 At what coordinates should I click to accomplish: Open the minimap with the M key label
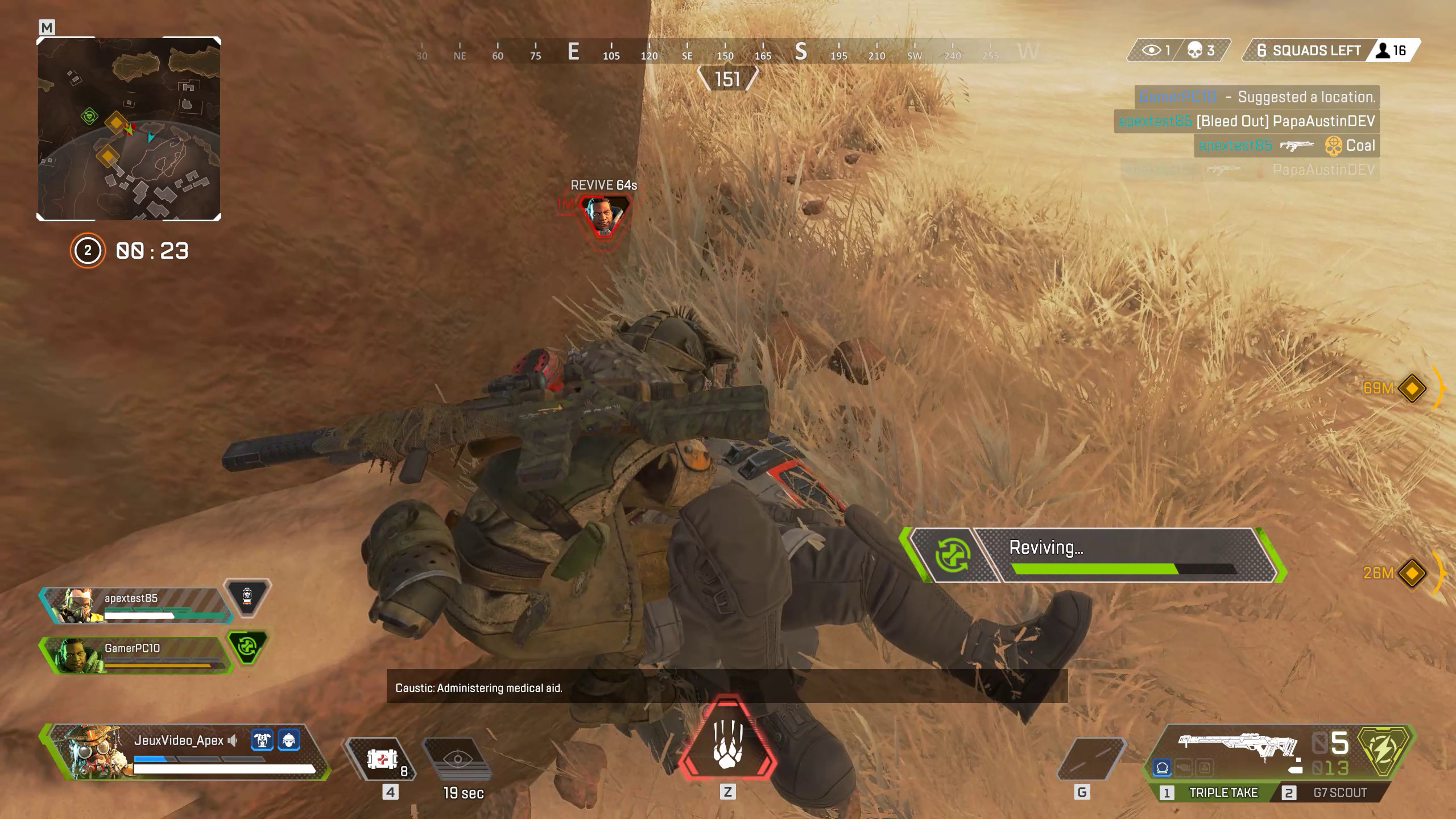48,26
